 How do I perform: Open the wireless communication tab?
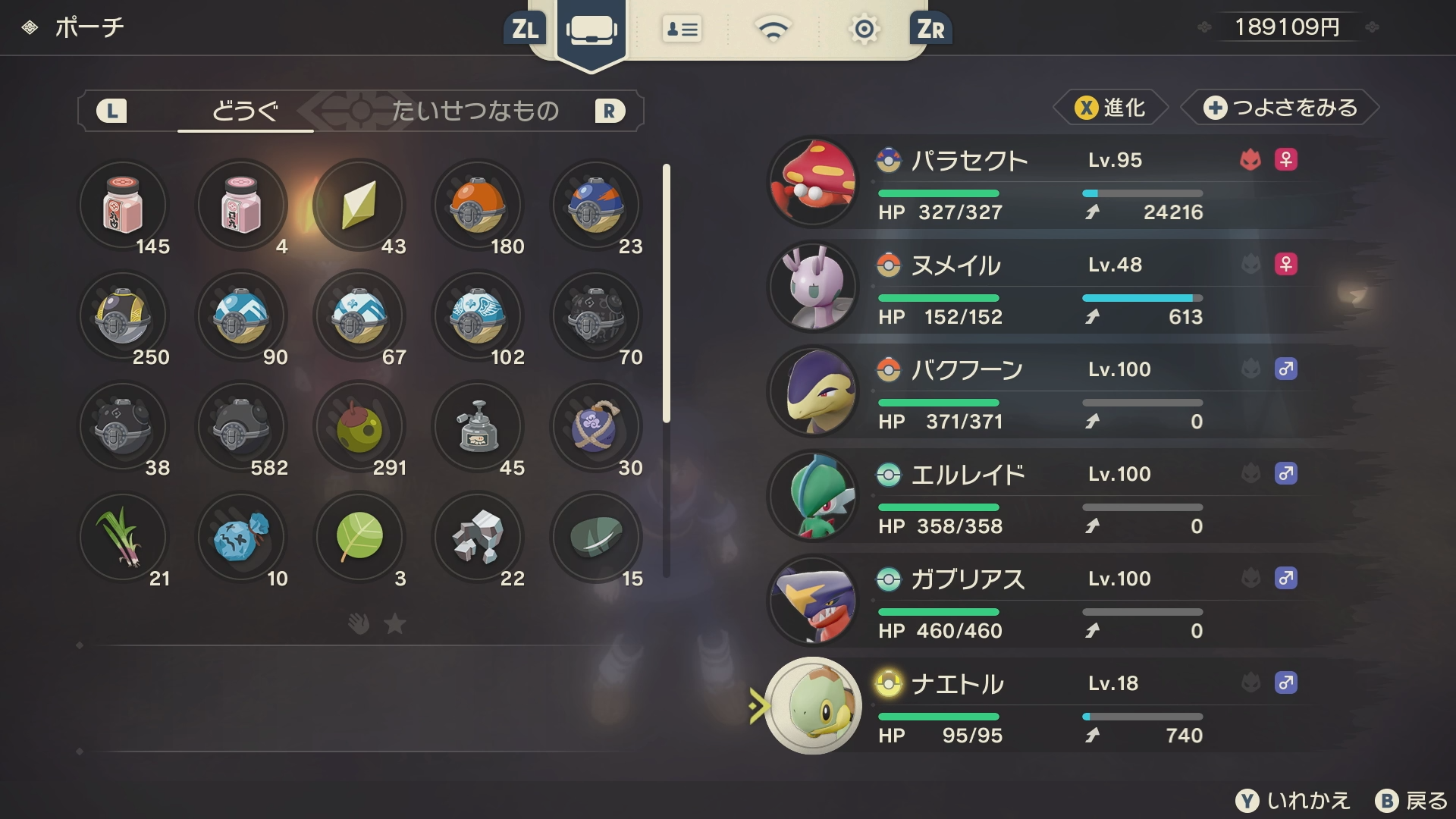click(x=773, y=30)
